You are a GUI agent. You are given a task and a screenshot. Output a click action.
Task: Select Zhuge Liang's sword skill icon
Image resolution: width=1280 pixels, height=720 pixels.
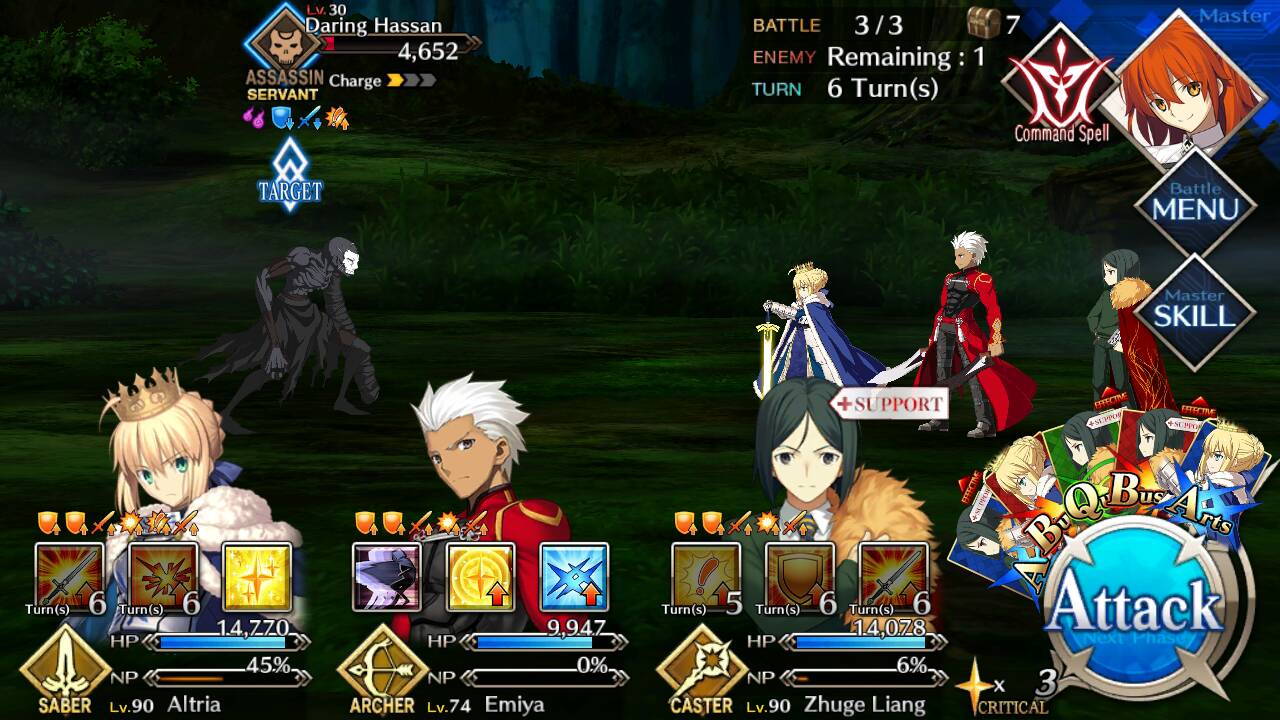893,577
